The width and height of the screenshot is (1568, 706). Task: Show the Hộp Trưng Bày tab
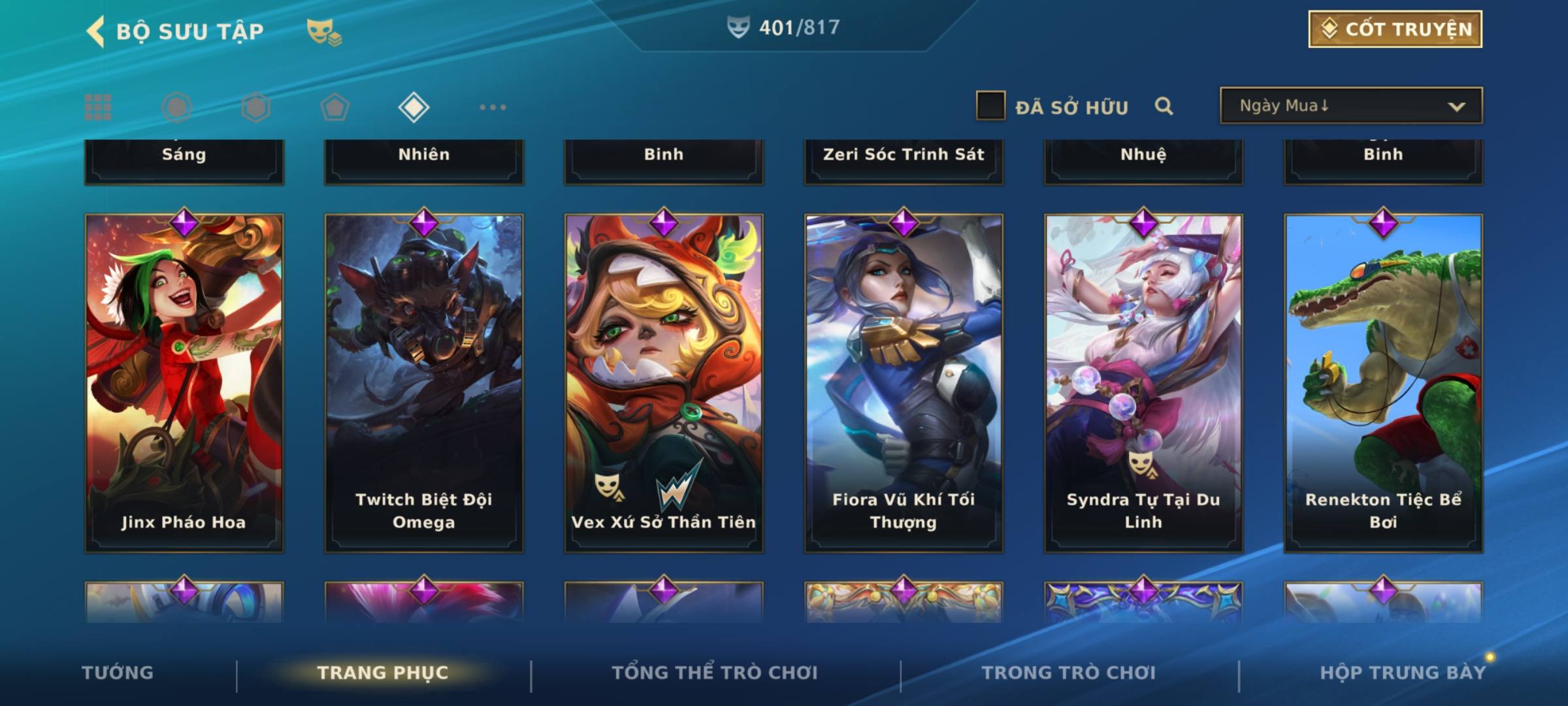[1403, 673]
